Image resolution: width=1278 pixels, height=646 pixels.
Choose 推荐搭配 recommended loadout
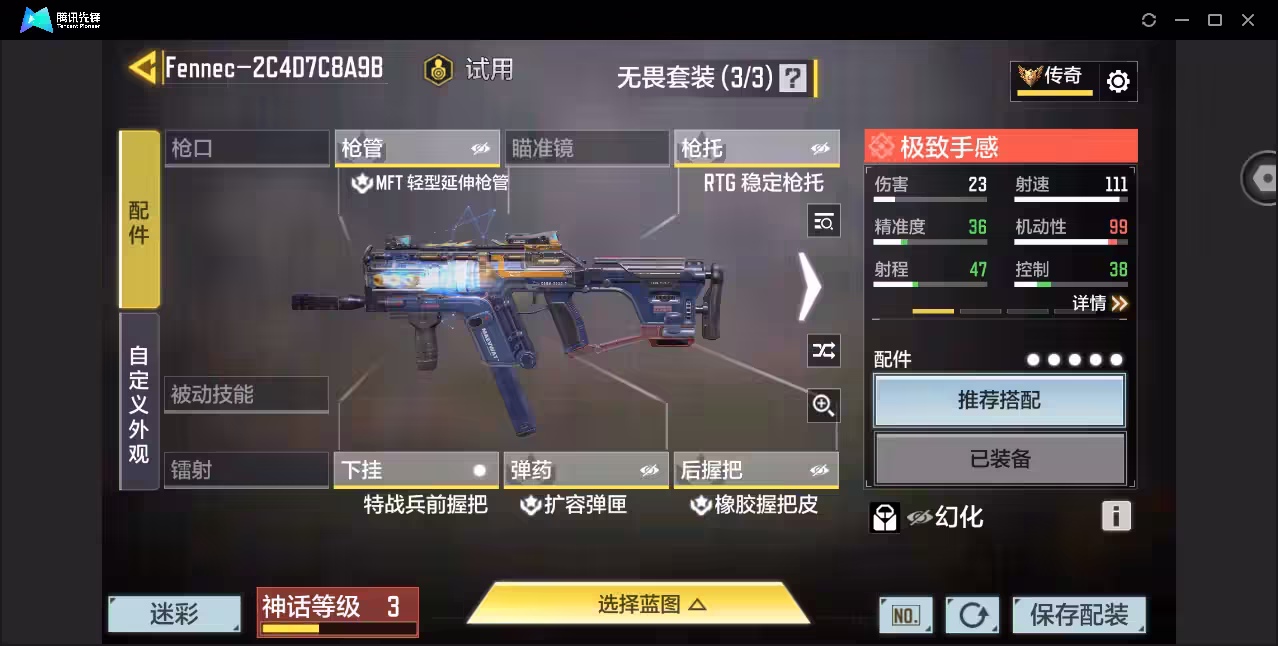pyautogui.click(x=999, y=400)
